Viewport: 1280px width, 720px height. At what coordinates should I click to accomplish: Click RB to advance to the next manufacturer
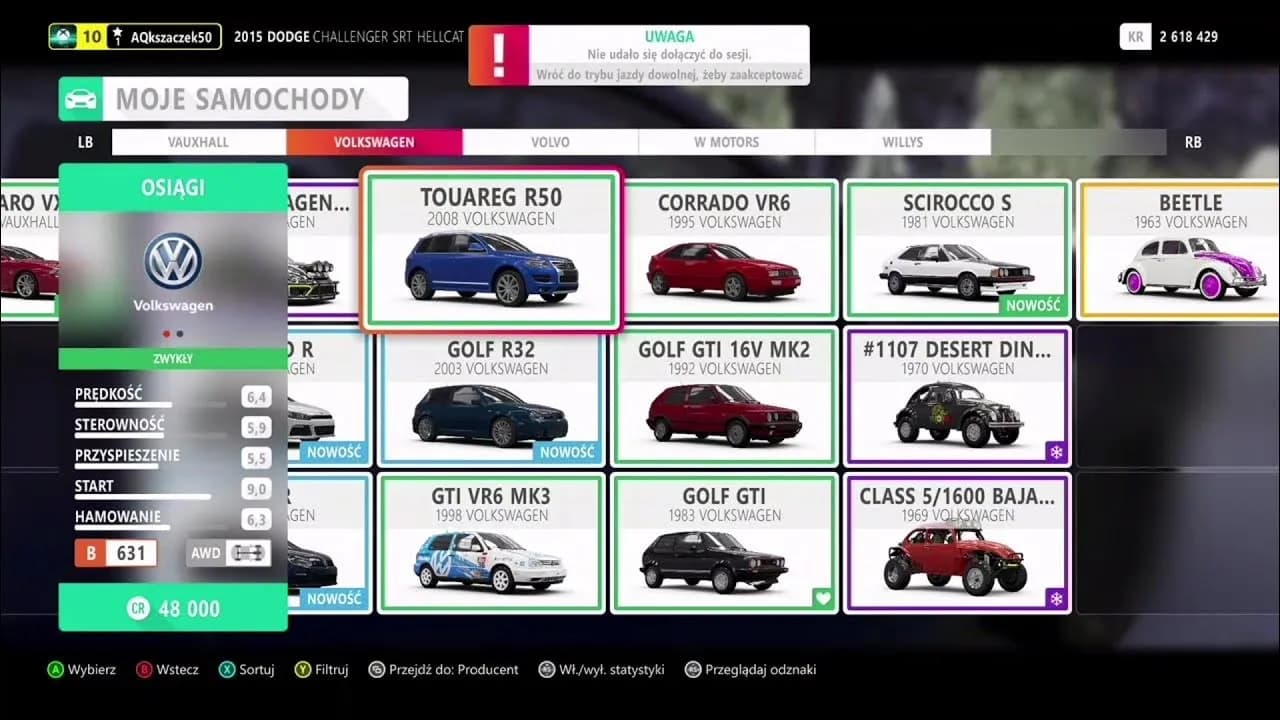(1193, 141)
